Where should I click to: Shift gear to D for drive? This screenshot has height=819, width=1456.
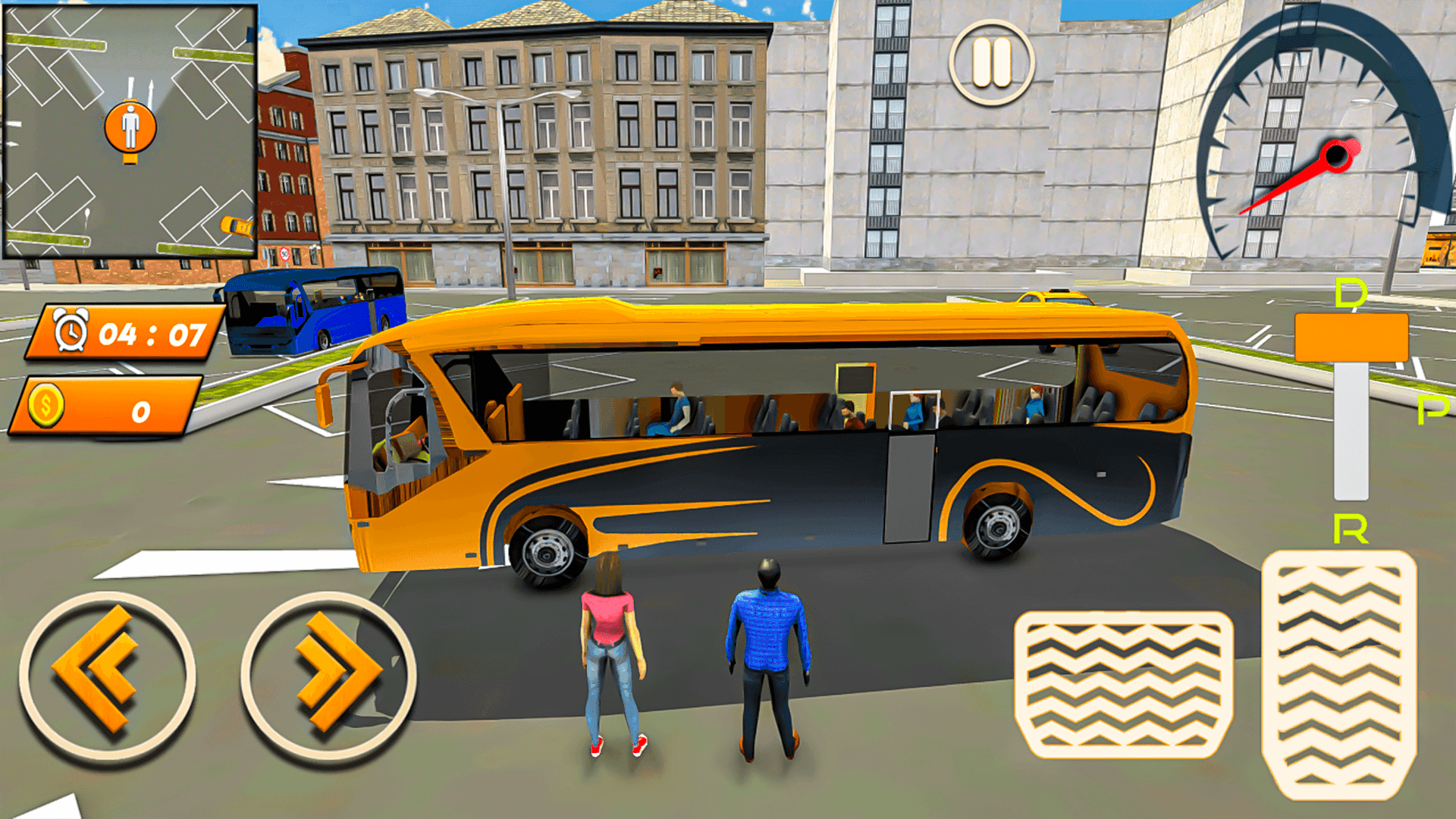pos(1349,290)
